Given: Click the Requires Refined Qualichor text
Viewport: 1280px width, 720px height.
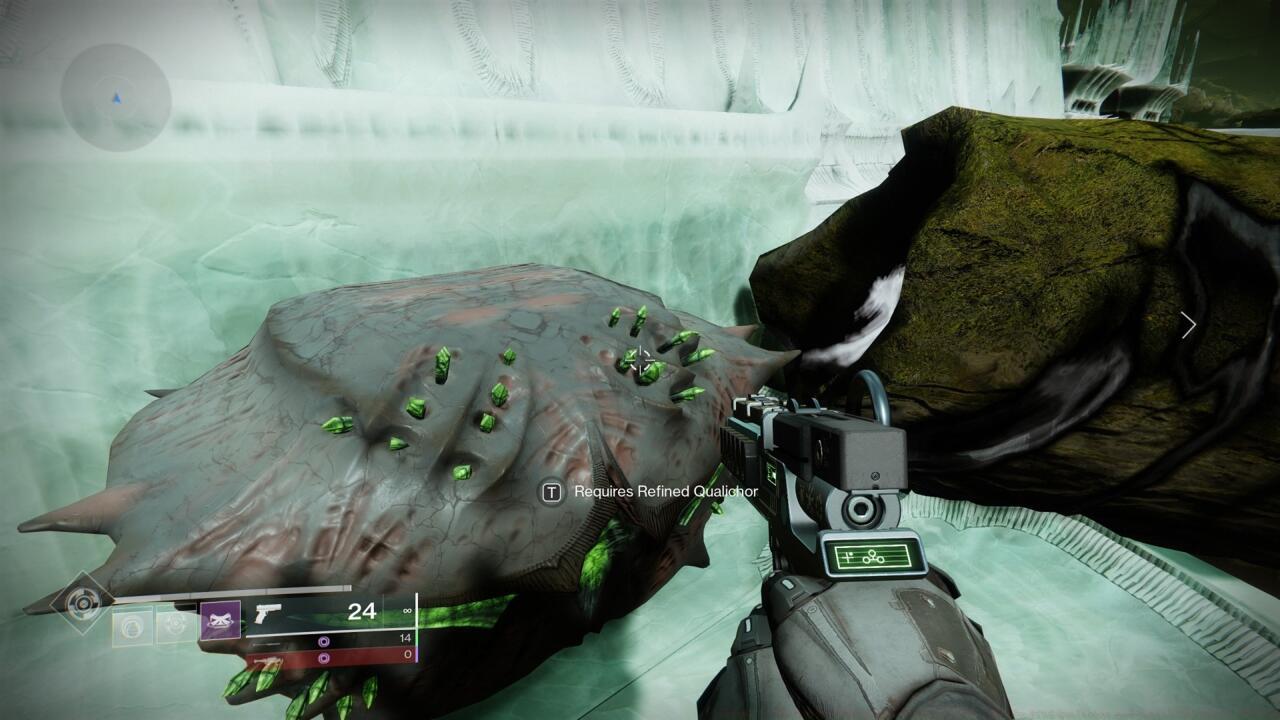Looking at the screenshot, I should [665, 492].
